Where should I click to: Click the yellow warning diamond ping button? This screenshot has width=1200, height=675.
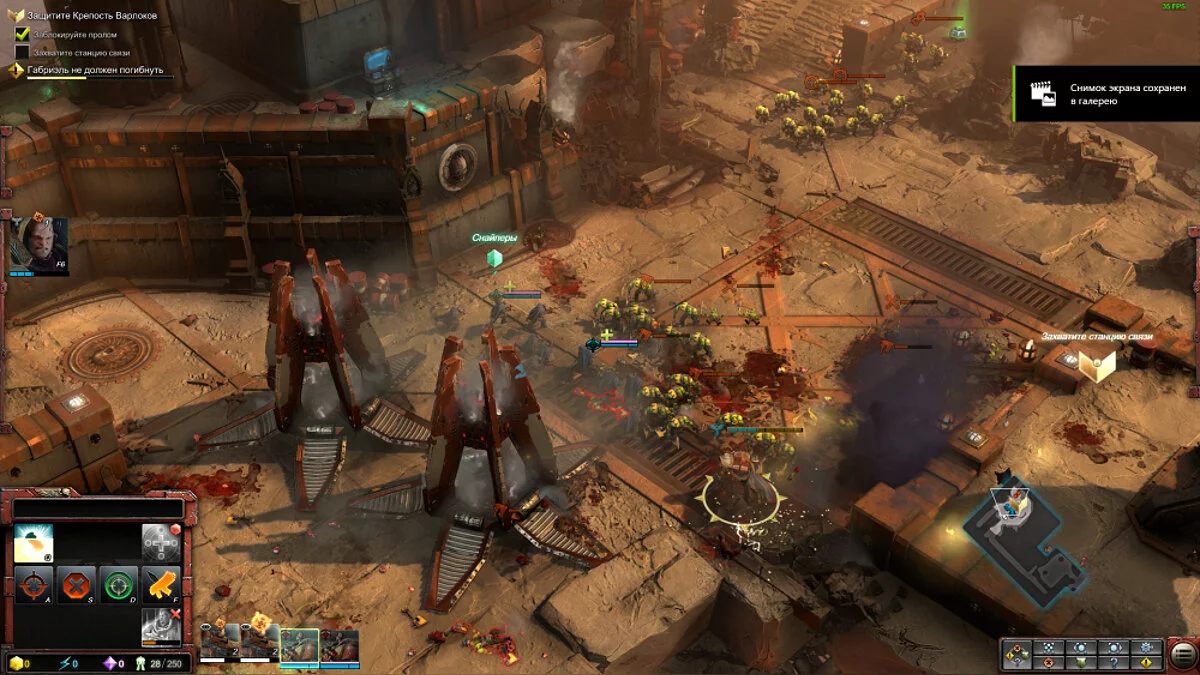point(1147,662)
